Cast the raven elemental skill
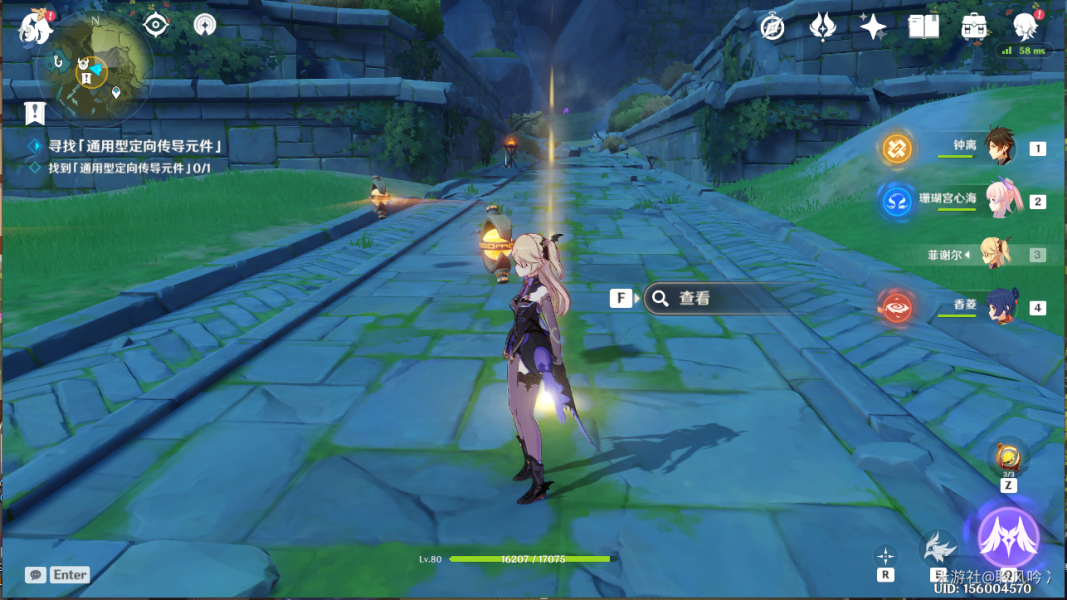 point(938,548)
